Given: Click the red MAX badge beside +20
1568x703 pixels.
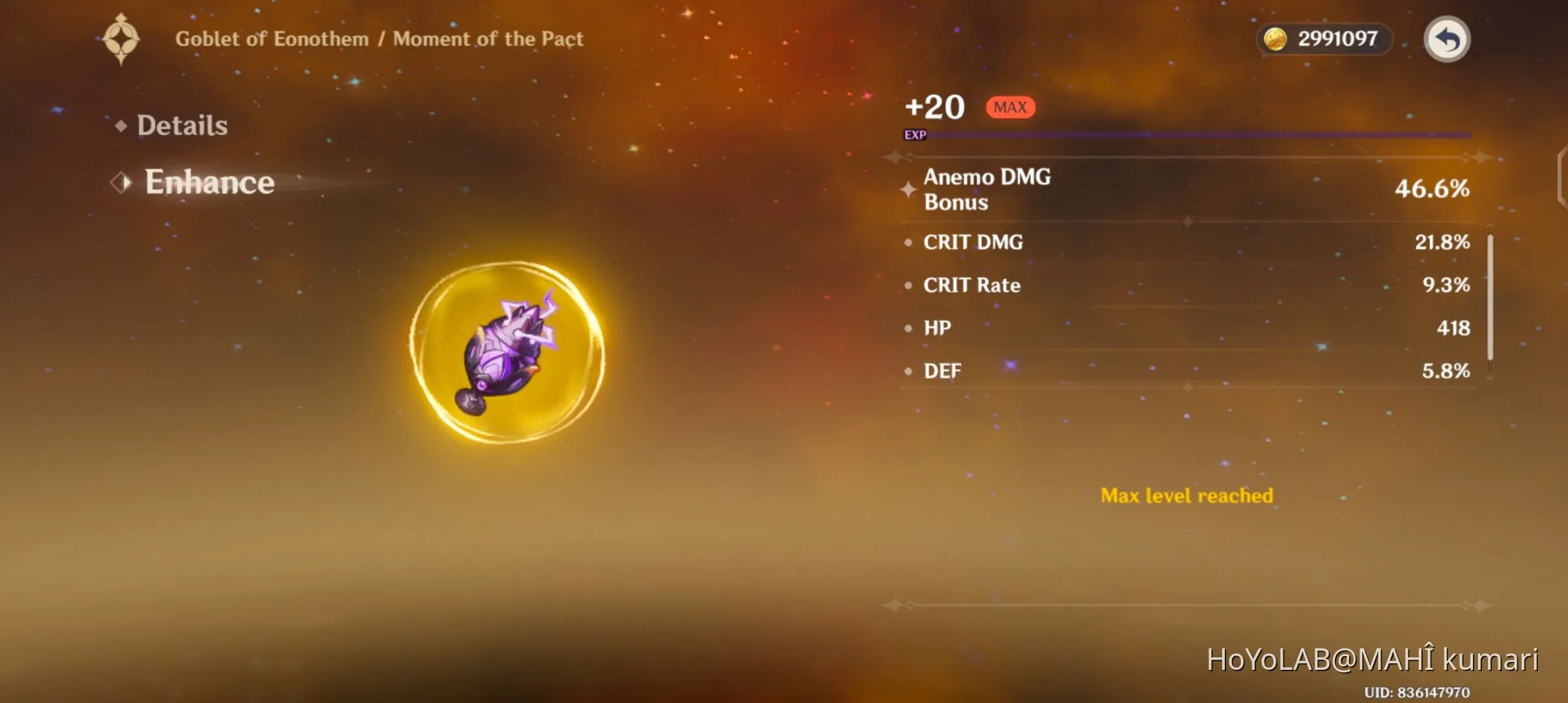Looking at the screenshot, I should click(x=1009, y=107).
